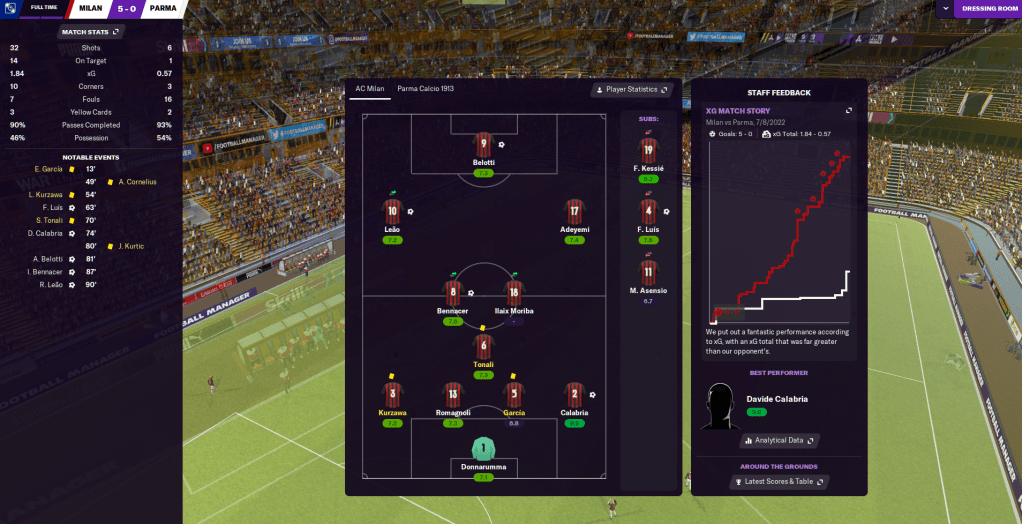Expand the Match Stats panel
This screenshot has height=524, width=1022.
coord(90,32)
